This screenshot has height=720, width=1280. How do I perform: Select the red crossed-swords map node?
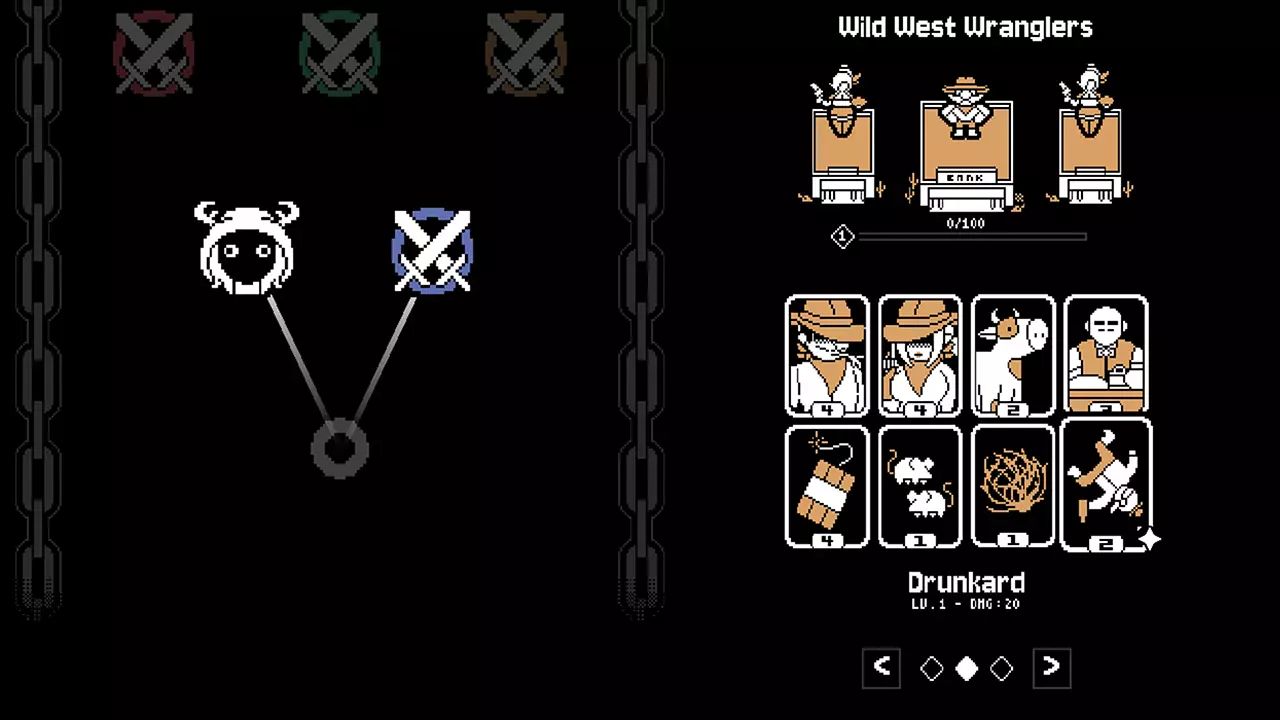point(153,53)
